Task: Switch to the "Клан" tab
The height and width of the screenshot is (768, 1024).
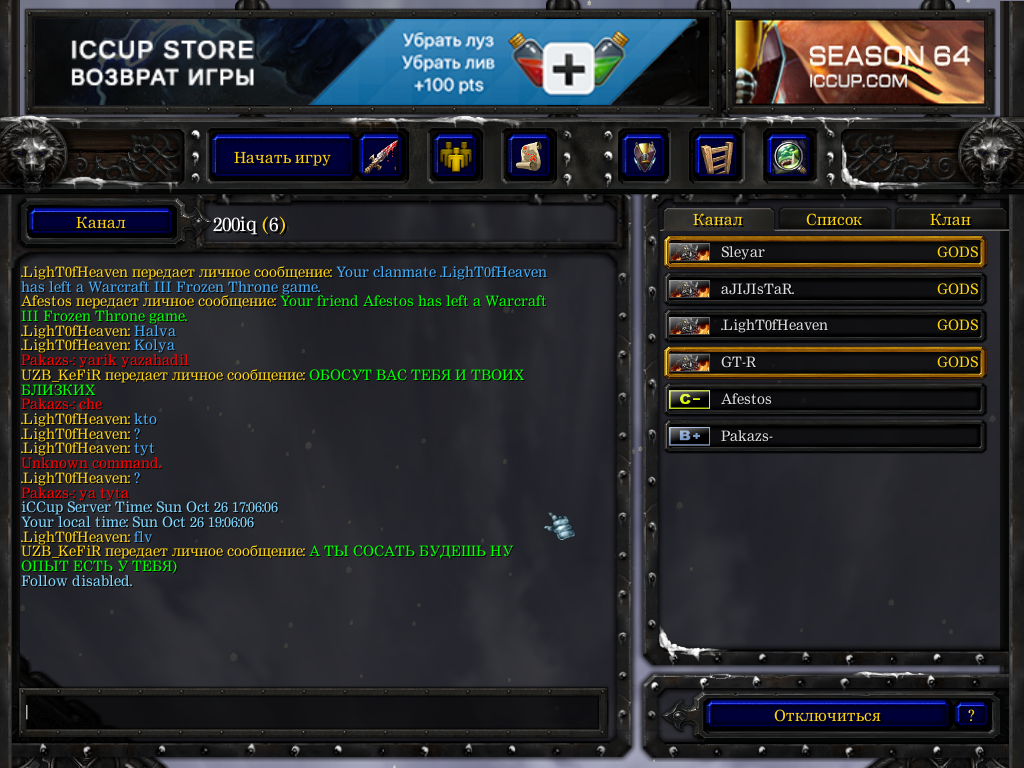Action: (x=949, y=220)
